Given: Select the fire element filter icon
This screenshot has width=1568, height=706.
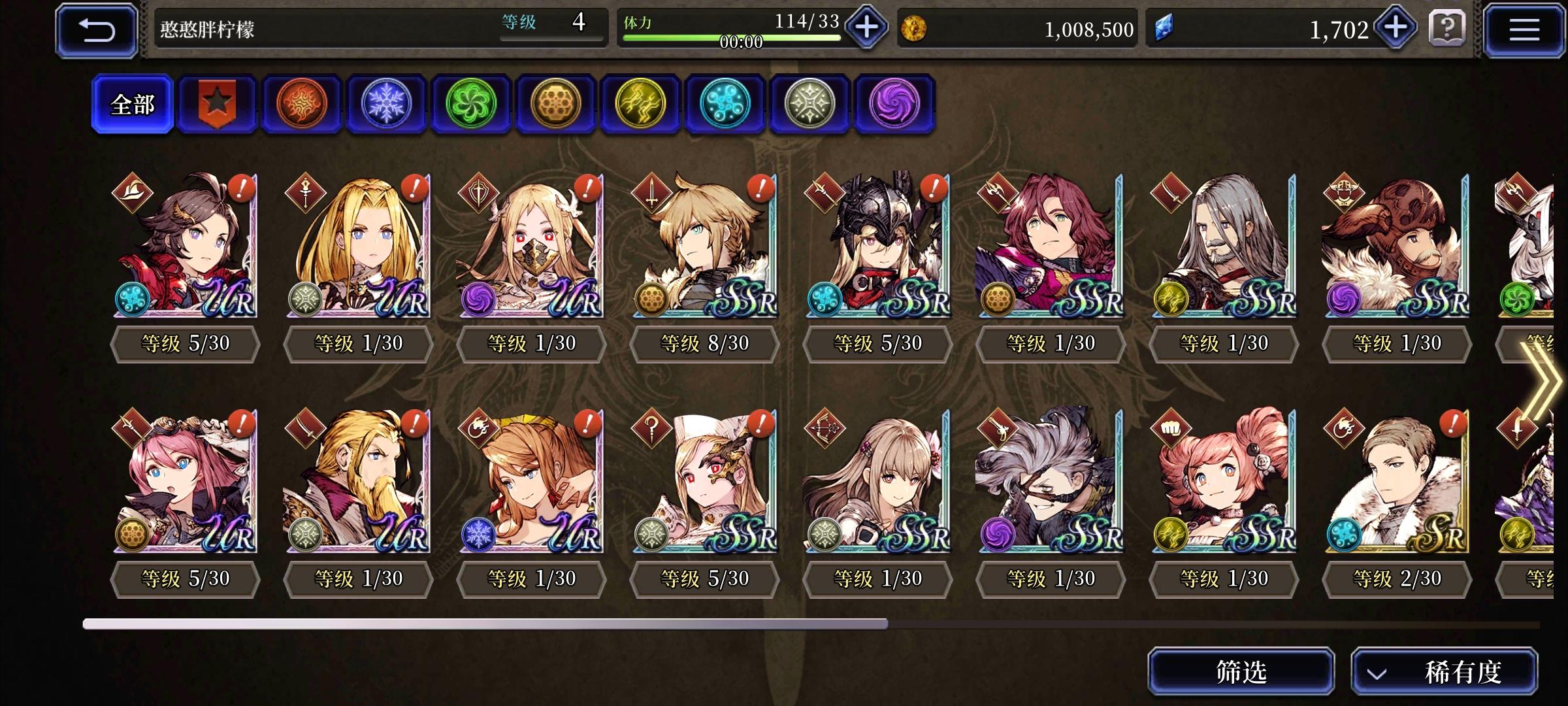Looking at the screenshot, I should tap(301, 103).
